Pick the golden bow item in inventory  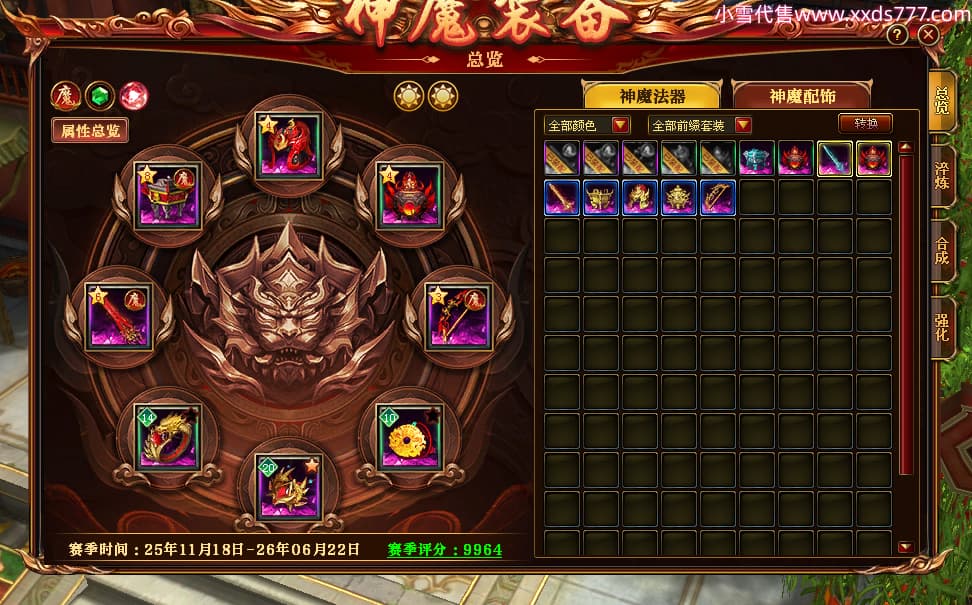[x=718, y=197]
